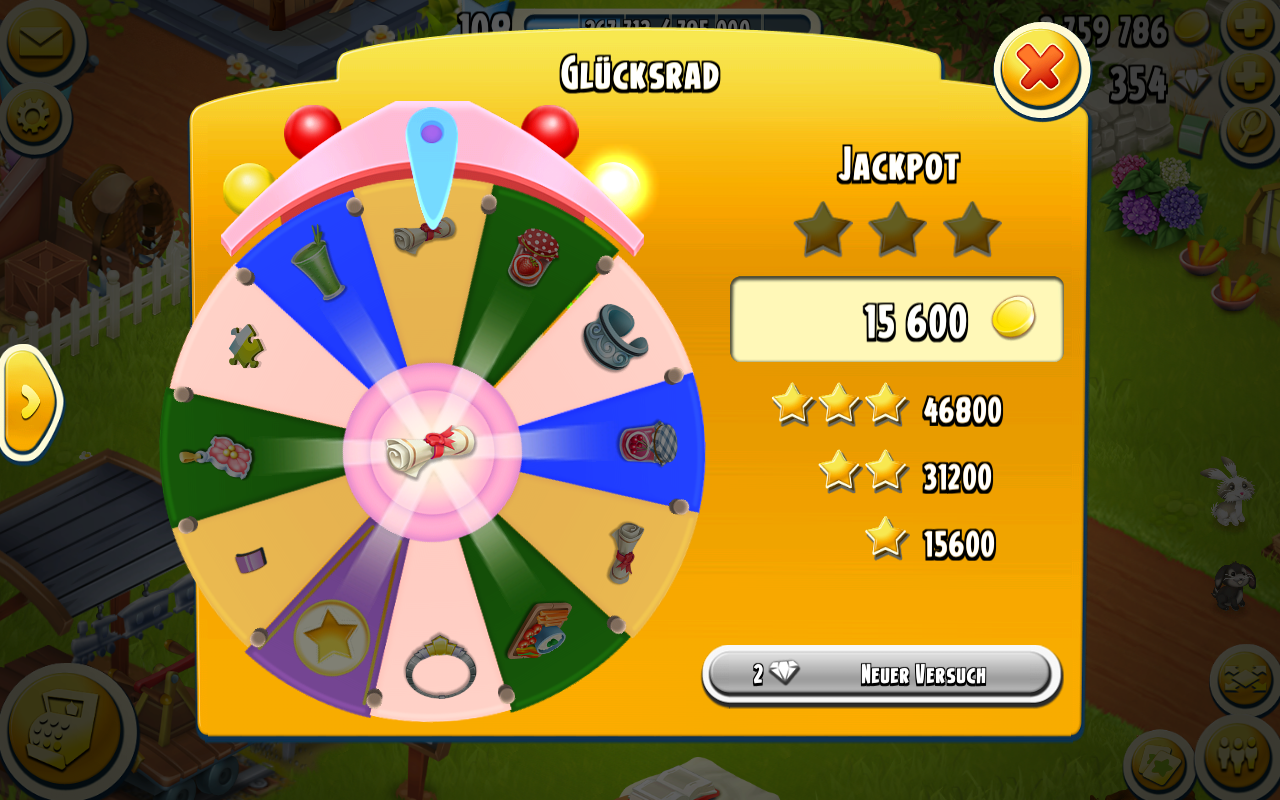
Task: Open the magnifying glass search icon
Action: (x=1250, y=130)
